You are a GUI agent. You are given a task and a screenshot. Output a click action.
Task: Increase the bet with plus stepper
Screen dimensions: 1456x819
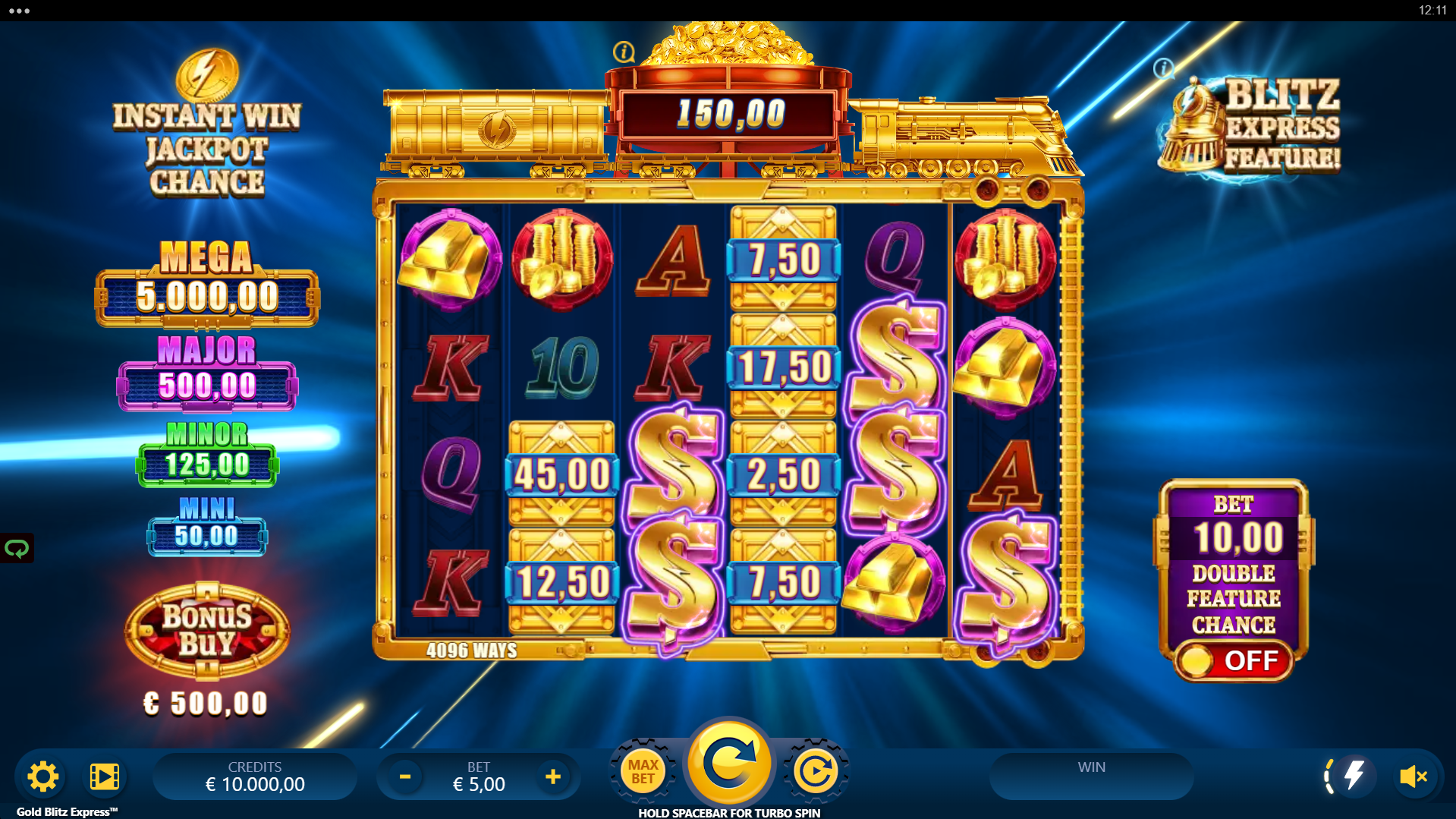[555, 776]
